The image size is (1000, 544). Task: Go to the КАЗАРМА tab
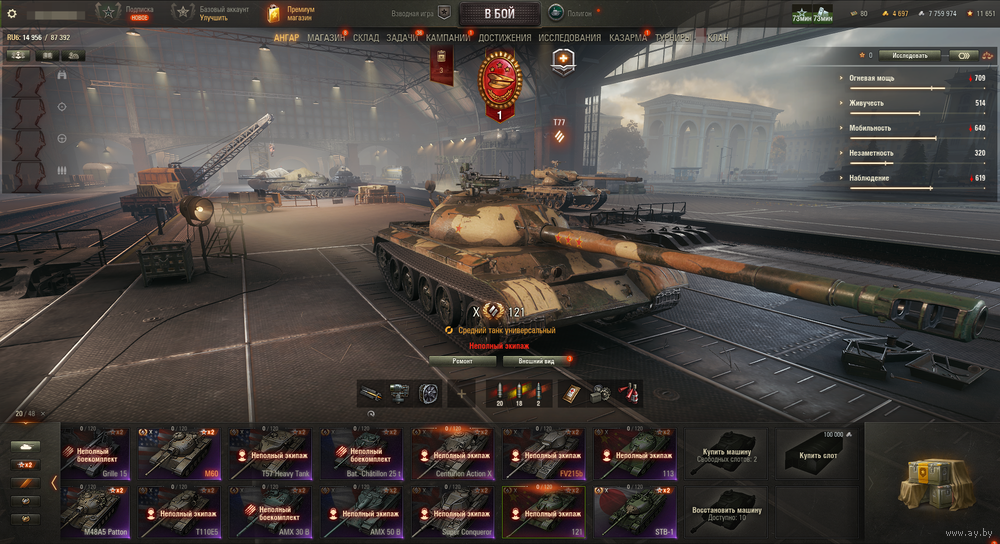click(x=628, y=38)
